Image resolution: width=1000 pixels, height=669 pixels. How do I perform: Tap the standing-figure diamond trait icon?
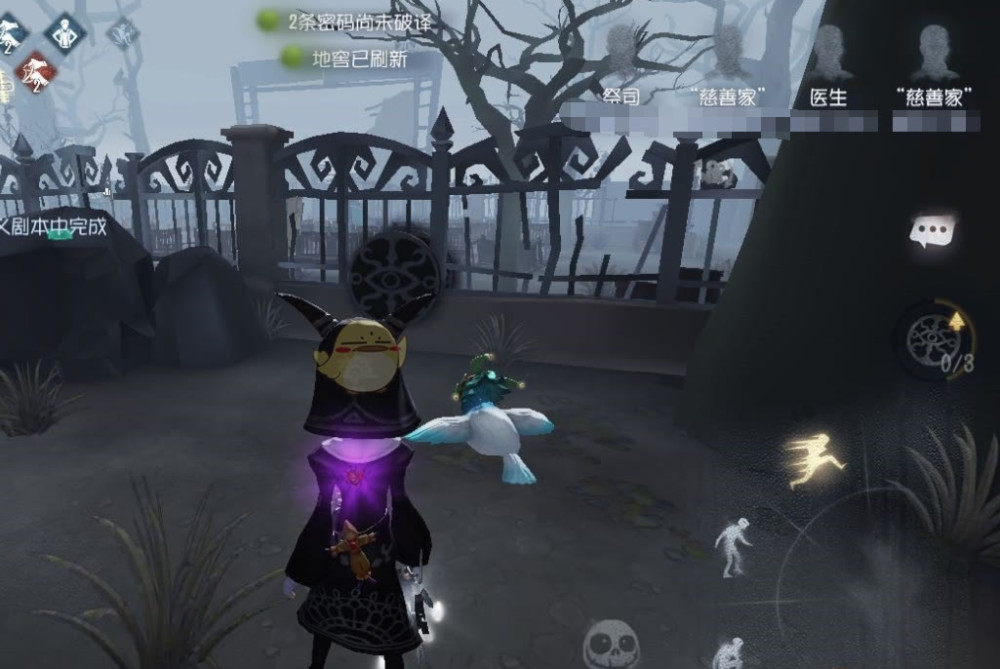point(67,32)
